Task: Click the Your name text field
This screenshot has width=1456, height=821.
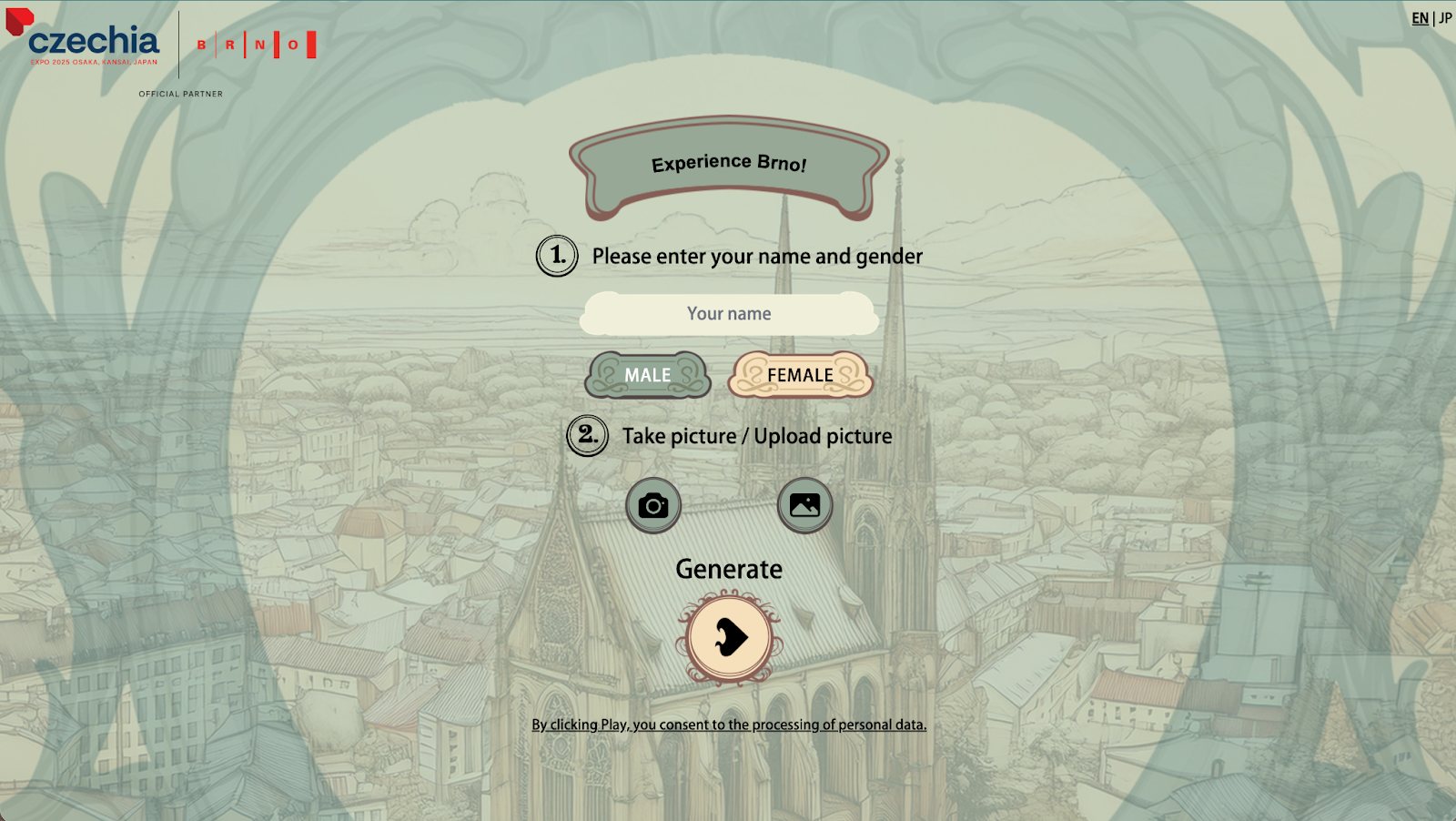Action: 729,313
